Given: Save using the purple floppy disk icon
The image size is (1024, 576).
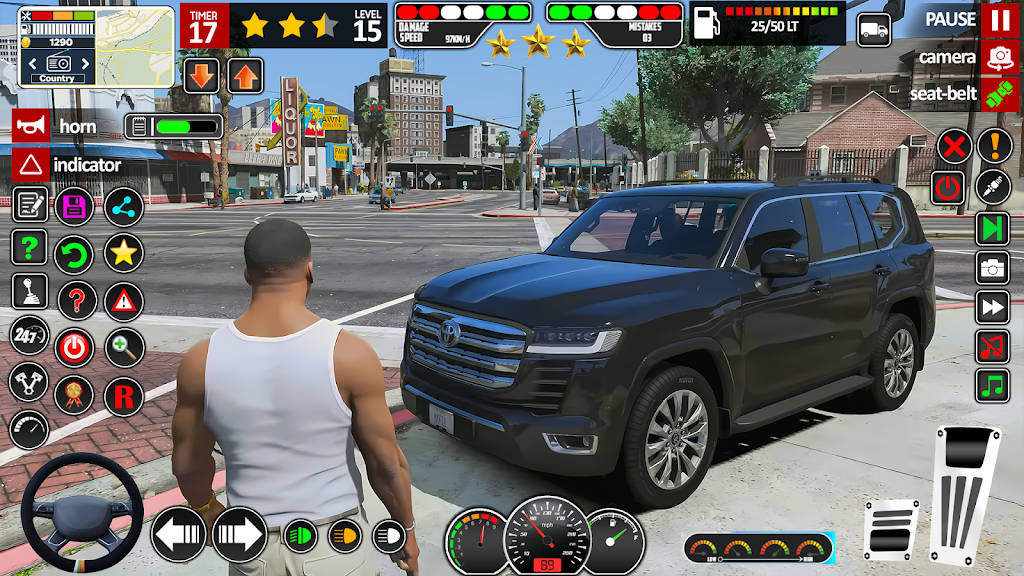Looking at the screenshot, I should [x=74, y=206].
